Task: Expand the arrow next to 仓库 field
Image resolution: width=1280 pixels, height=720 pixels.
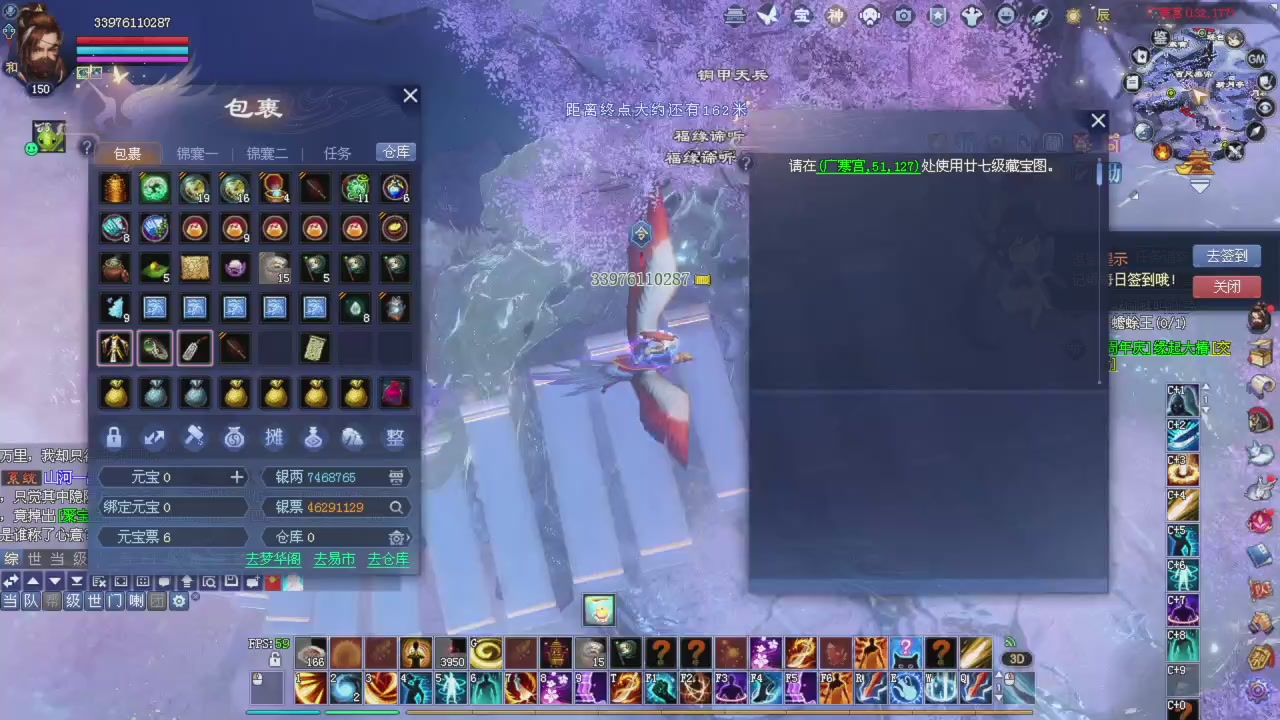Action: click(x=407, y=537)
